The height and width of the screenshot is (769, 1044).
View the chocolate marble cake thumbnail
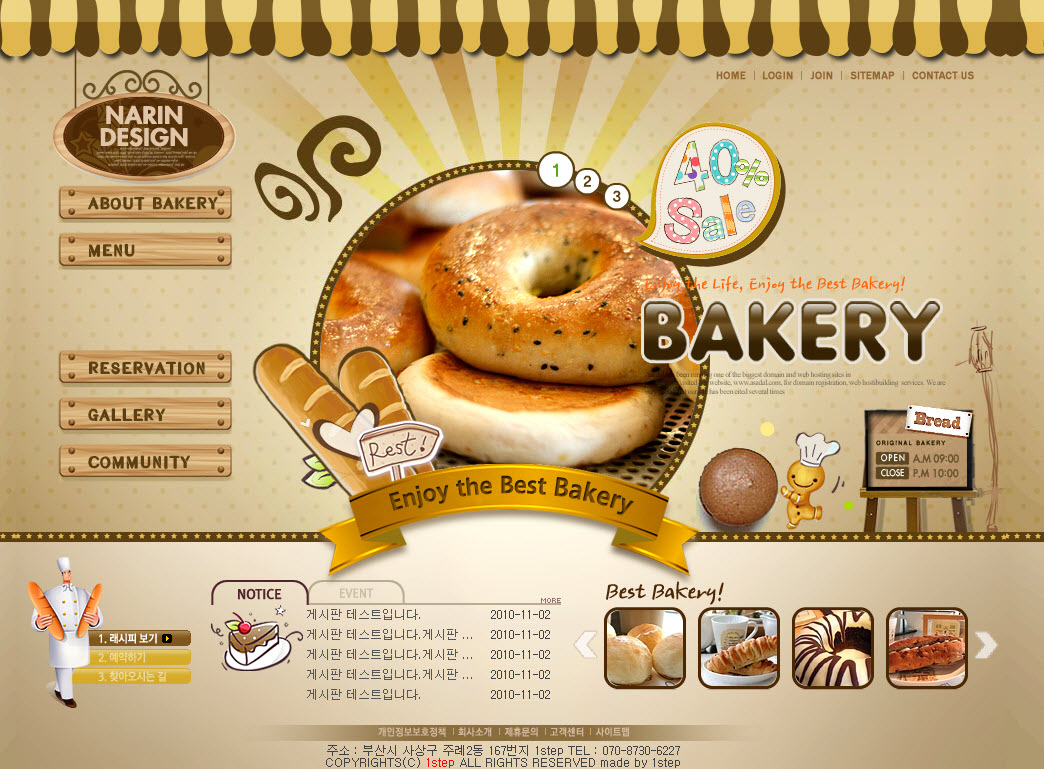coord(833,648)
